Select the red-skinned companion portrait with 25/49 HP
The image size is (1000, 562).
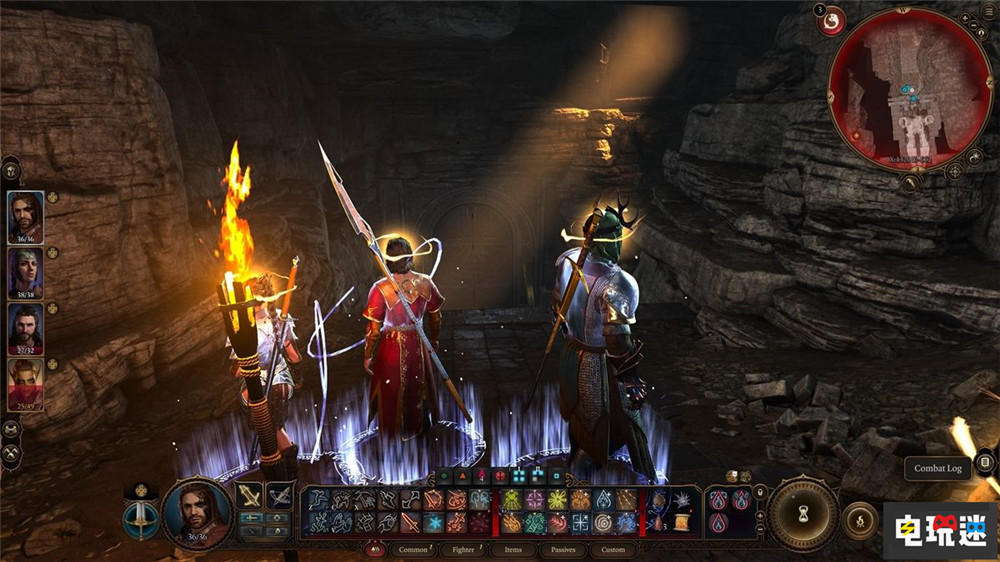(26, 383)
